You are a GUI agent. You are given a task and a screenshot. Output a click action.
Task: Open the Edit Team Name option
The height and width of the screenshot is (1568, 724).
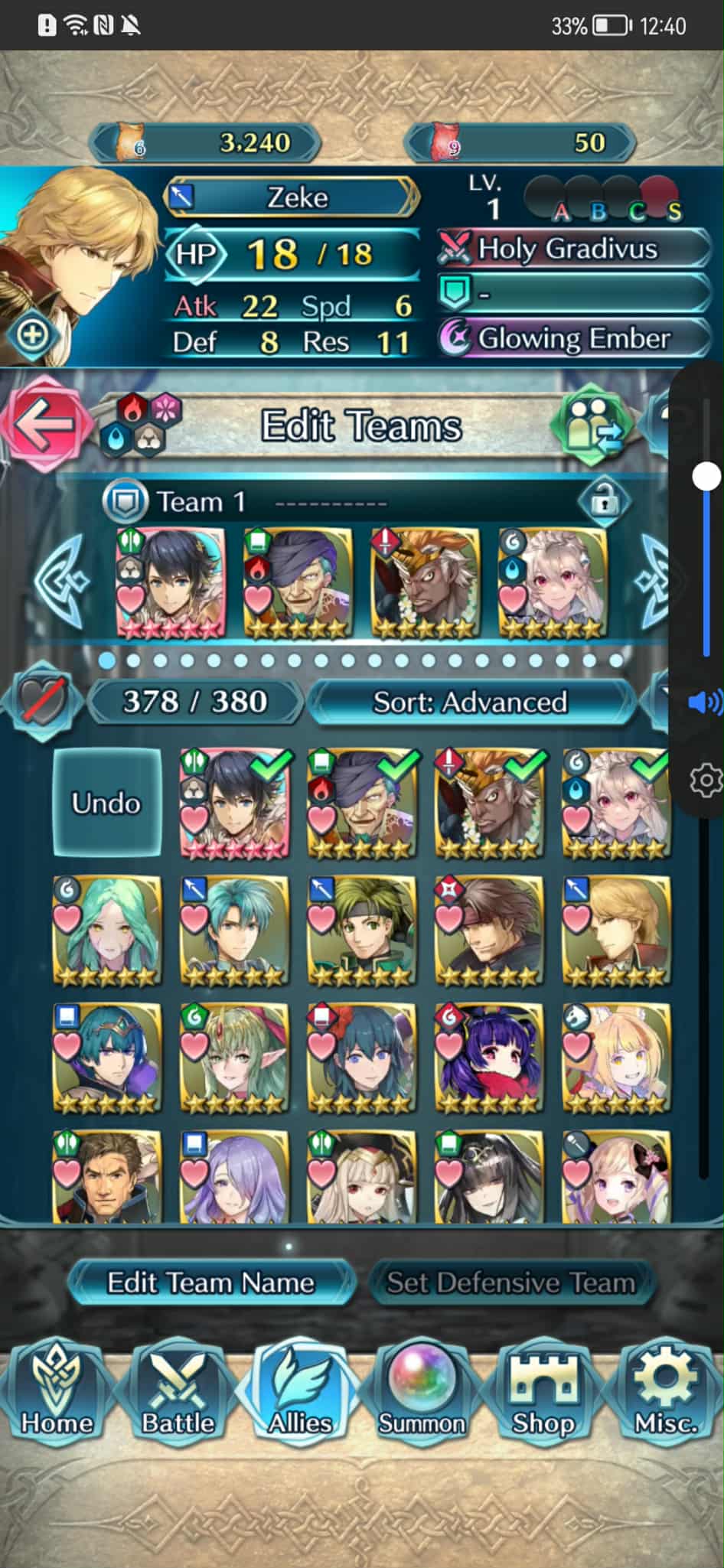210,1283
